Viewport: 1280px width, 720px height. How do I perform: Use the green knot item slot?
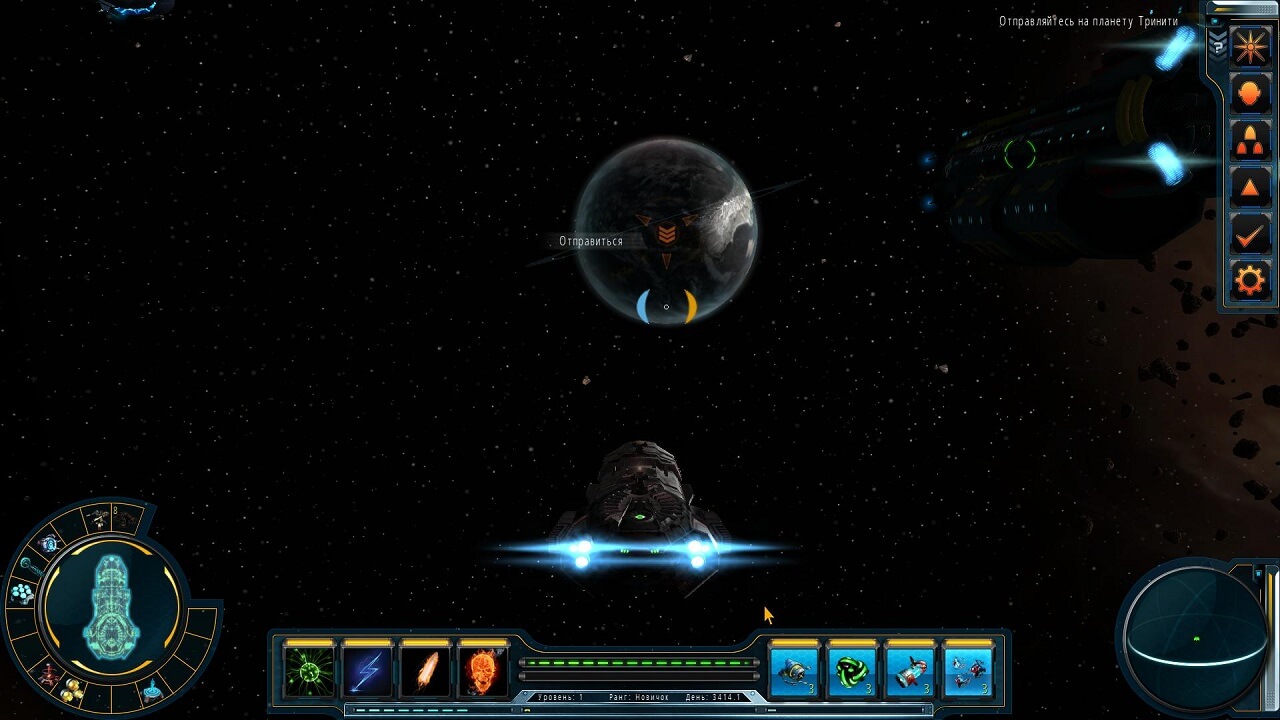(x=853, y=670)
